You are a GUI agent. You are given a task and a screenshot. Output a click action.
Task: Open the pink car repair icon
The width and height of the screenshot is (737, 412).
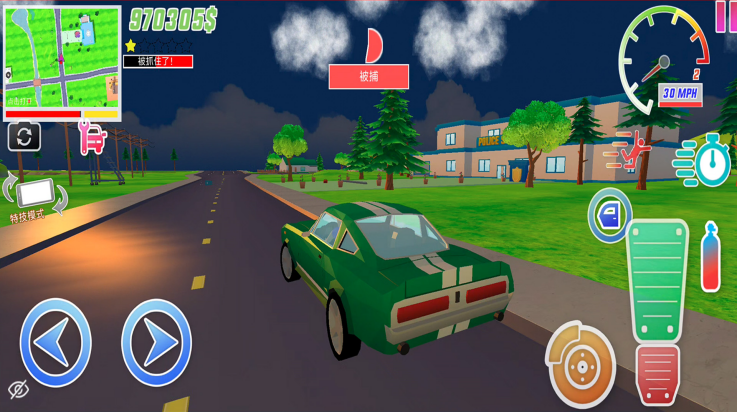93,137
